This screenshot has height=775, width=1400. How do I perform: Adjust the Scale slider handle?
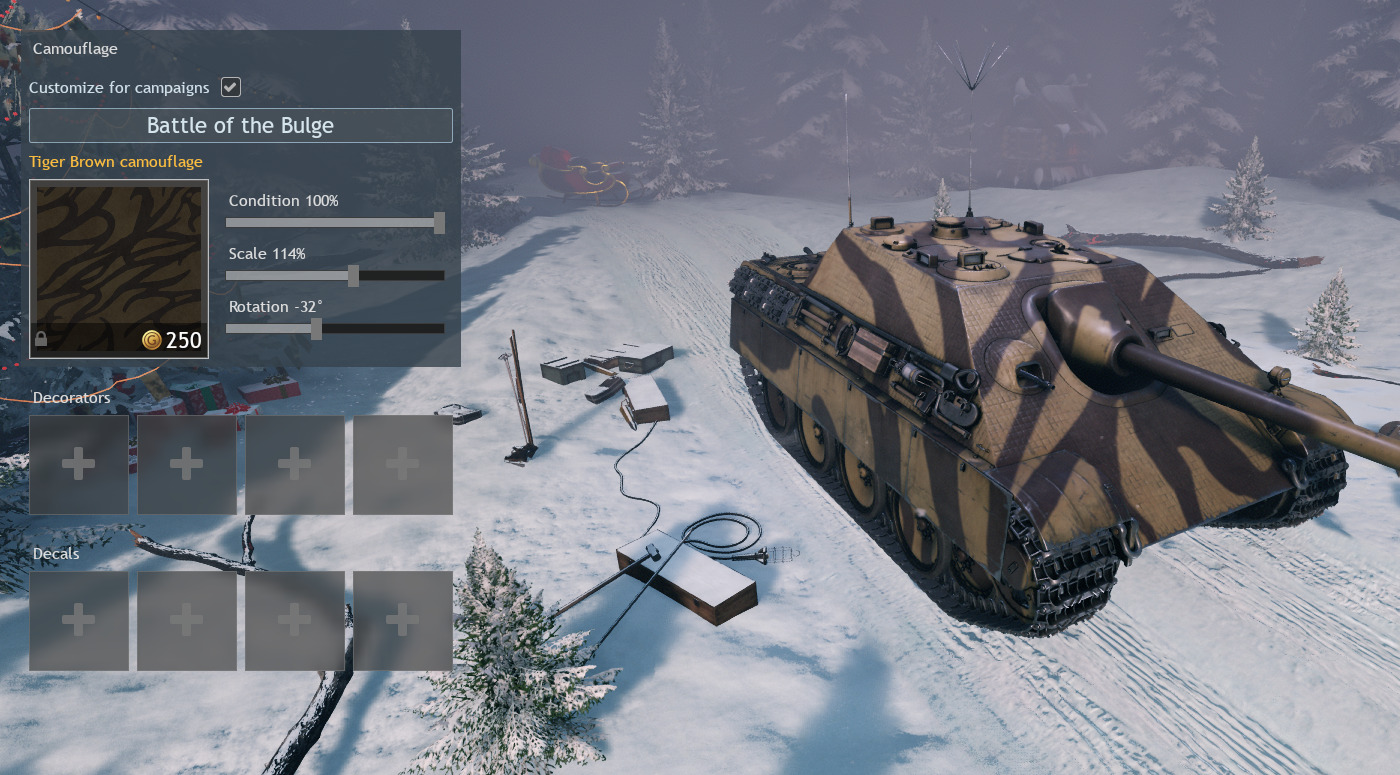[x=353, y=276]
